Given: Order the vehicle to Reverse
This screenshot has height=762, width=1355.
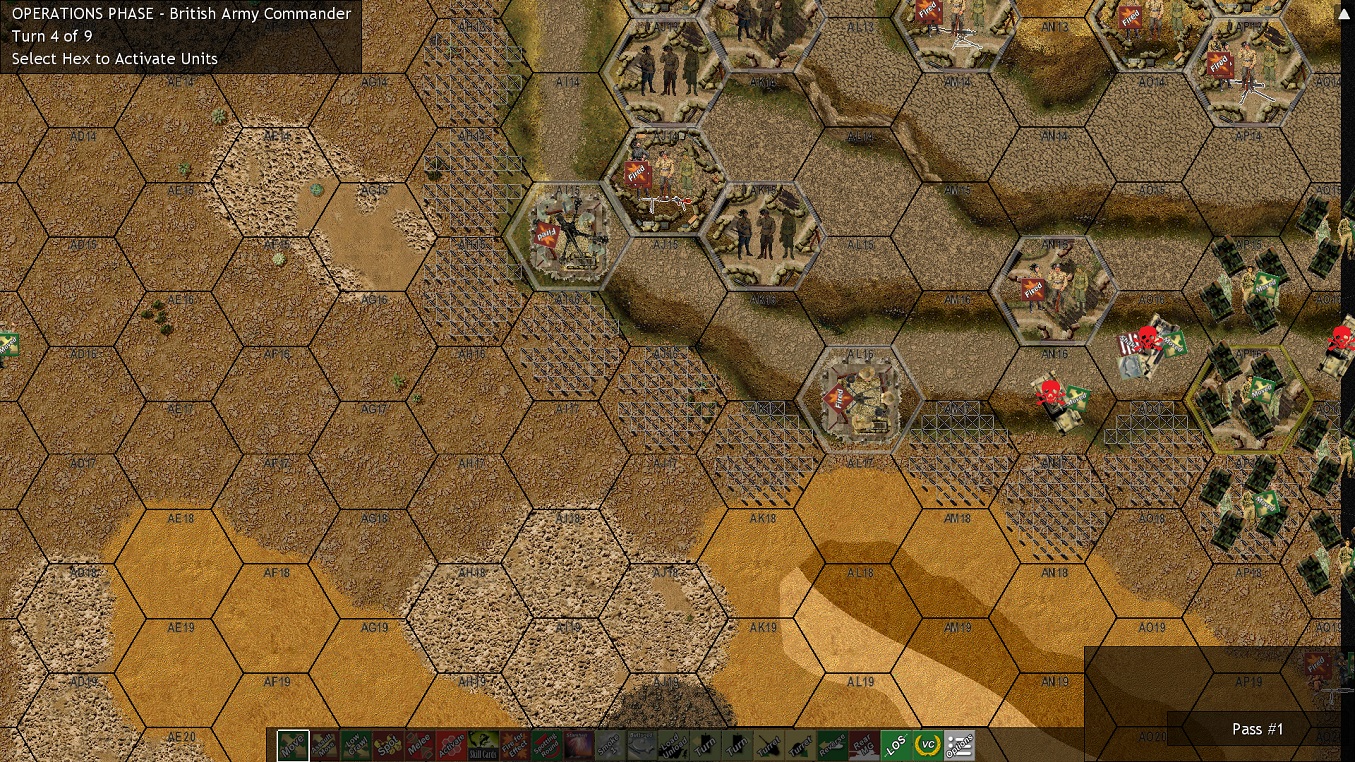Looking at the screenshot, I should pyautogui.click(x=832, y=745).
